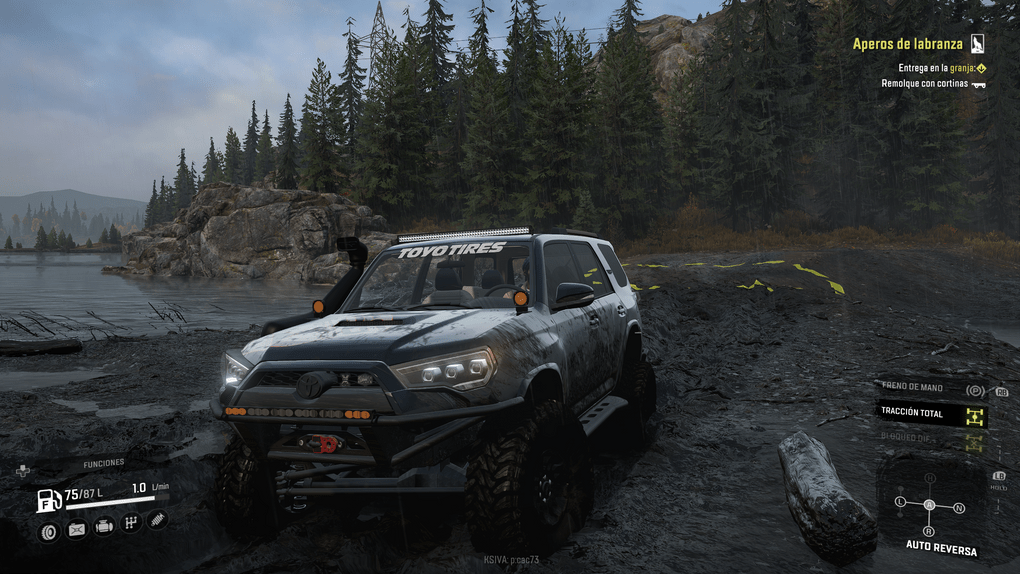Screen dimensions: 1020x574
Task: Select the A automatic gear
Action: click(x=929, y=505)
